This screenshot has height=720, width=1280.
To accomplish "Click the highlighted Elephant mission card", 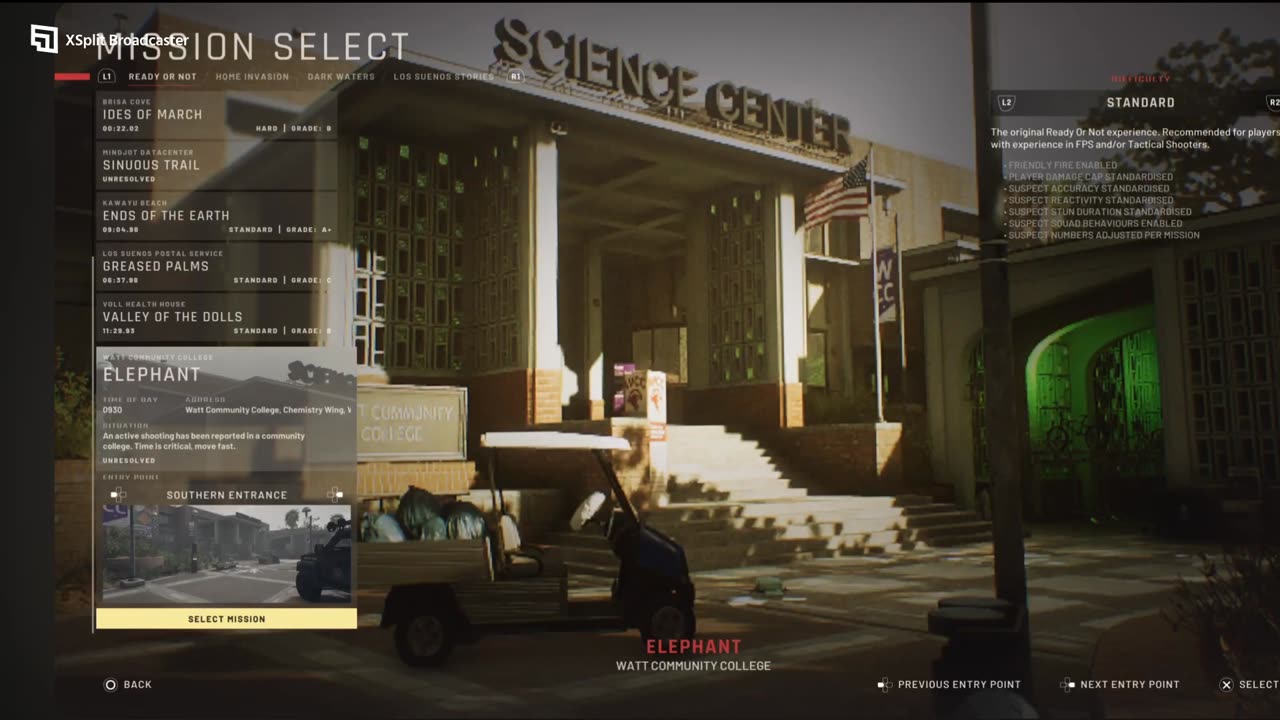I will [x=226, y=408].
